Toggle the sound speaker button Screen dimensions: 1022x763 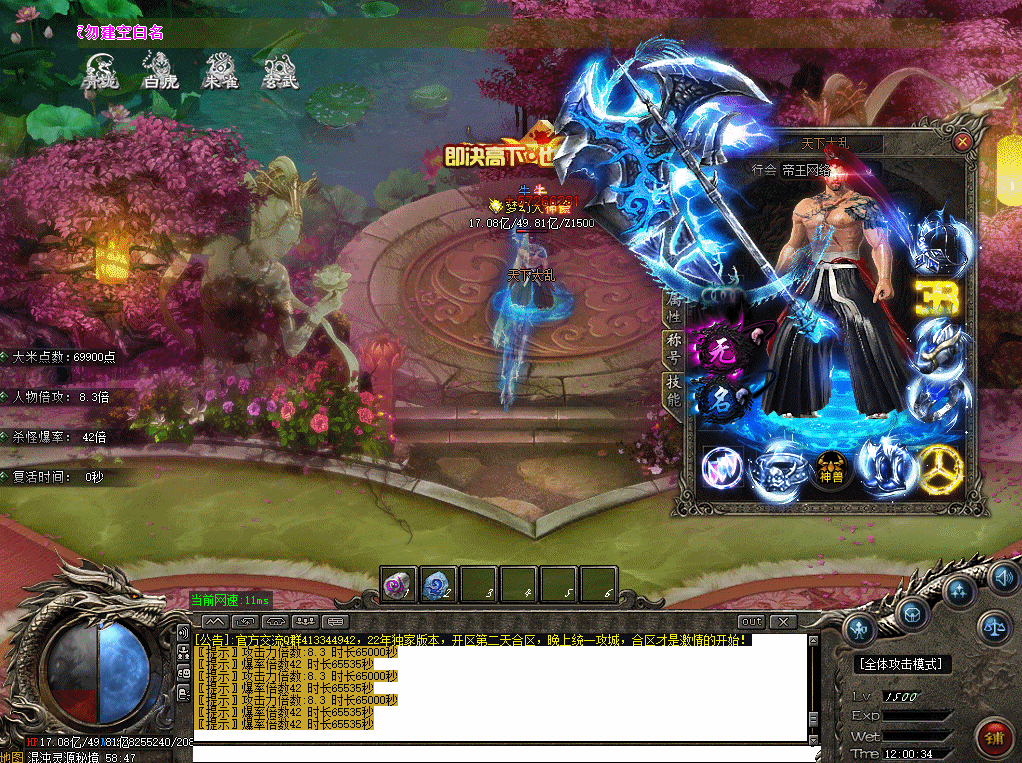pyautogui.click(x=1003, y=578)
